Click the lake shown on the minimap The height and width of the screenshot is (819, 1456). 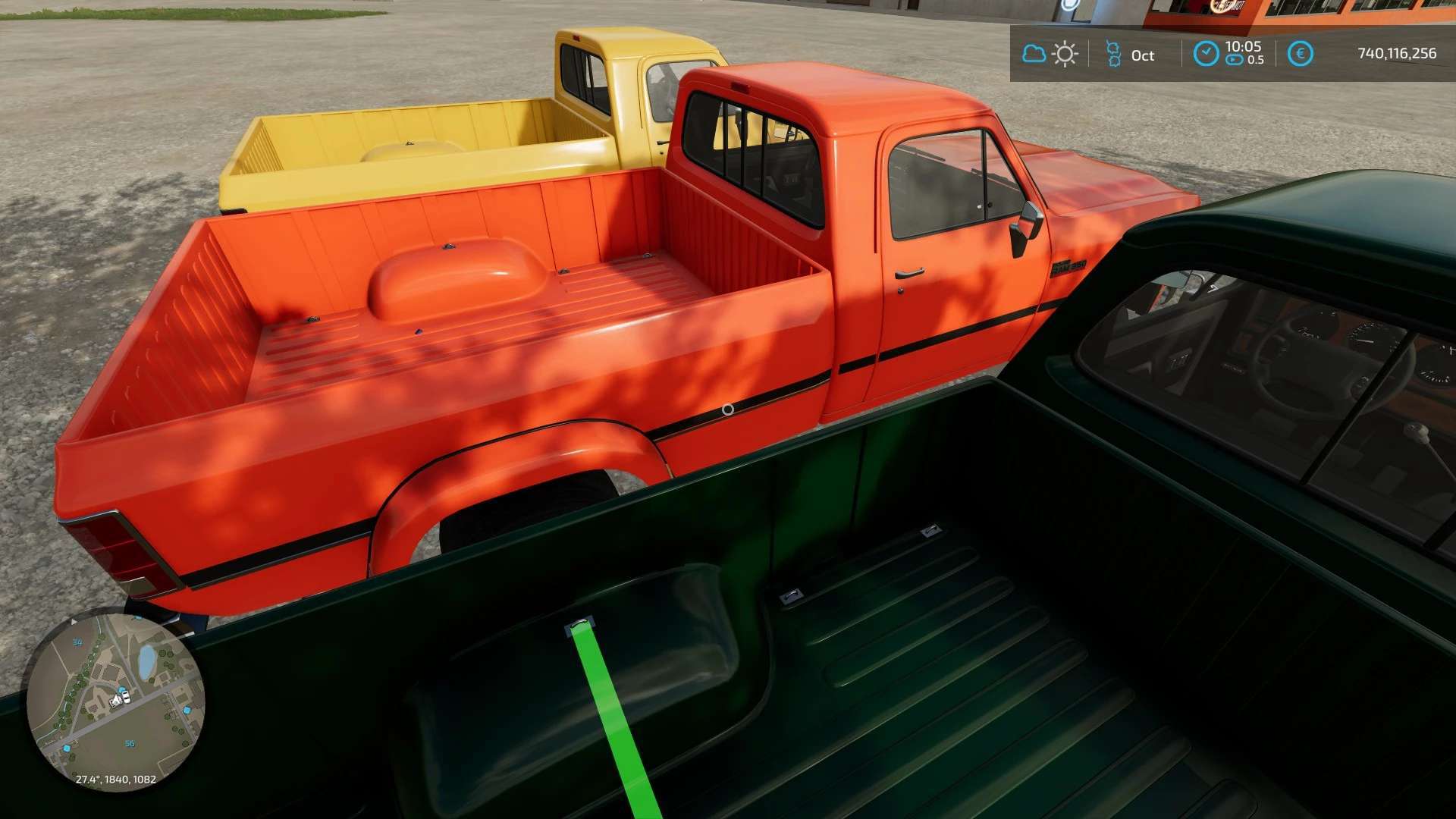pos(147,660)
